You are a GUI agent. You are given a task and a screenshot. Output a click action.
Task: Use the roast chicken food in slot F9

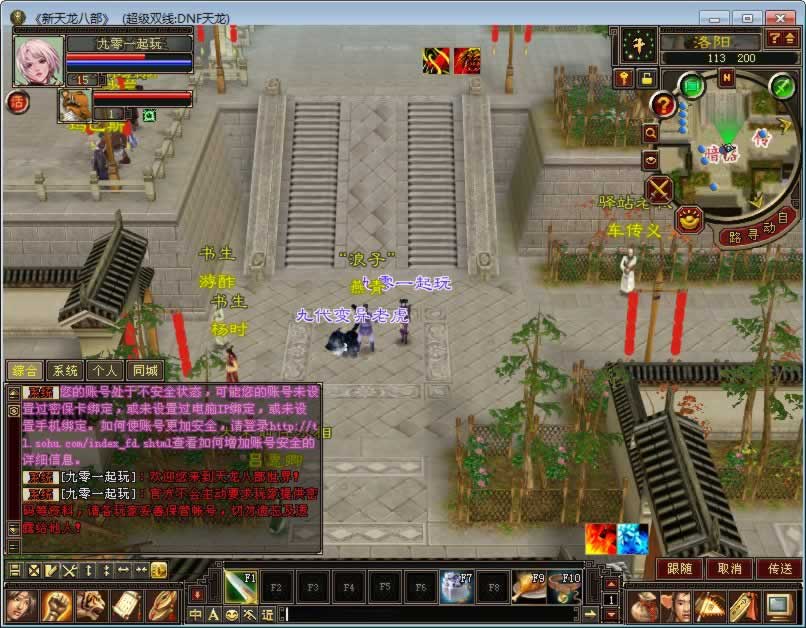(528, 587)
